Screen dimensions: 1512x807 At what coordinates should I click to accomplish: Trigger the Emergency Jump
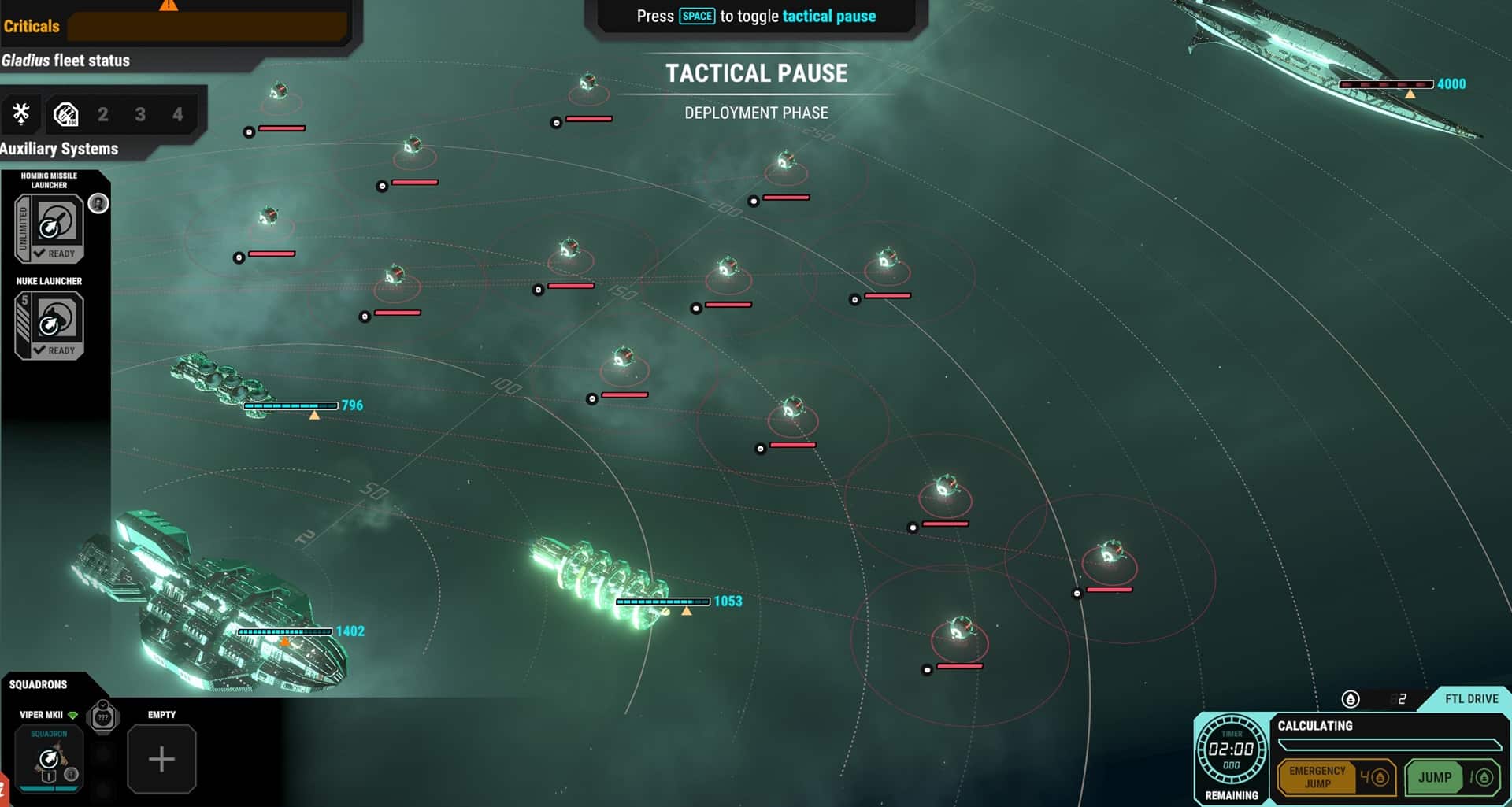pos(1336,777)
